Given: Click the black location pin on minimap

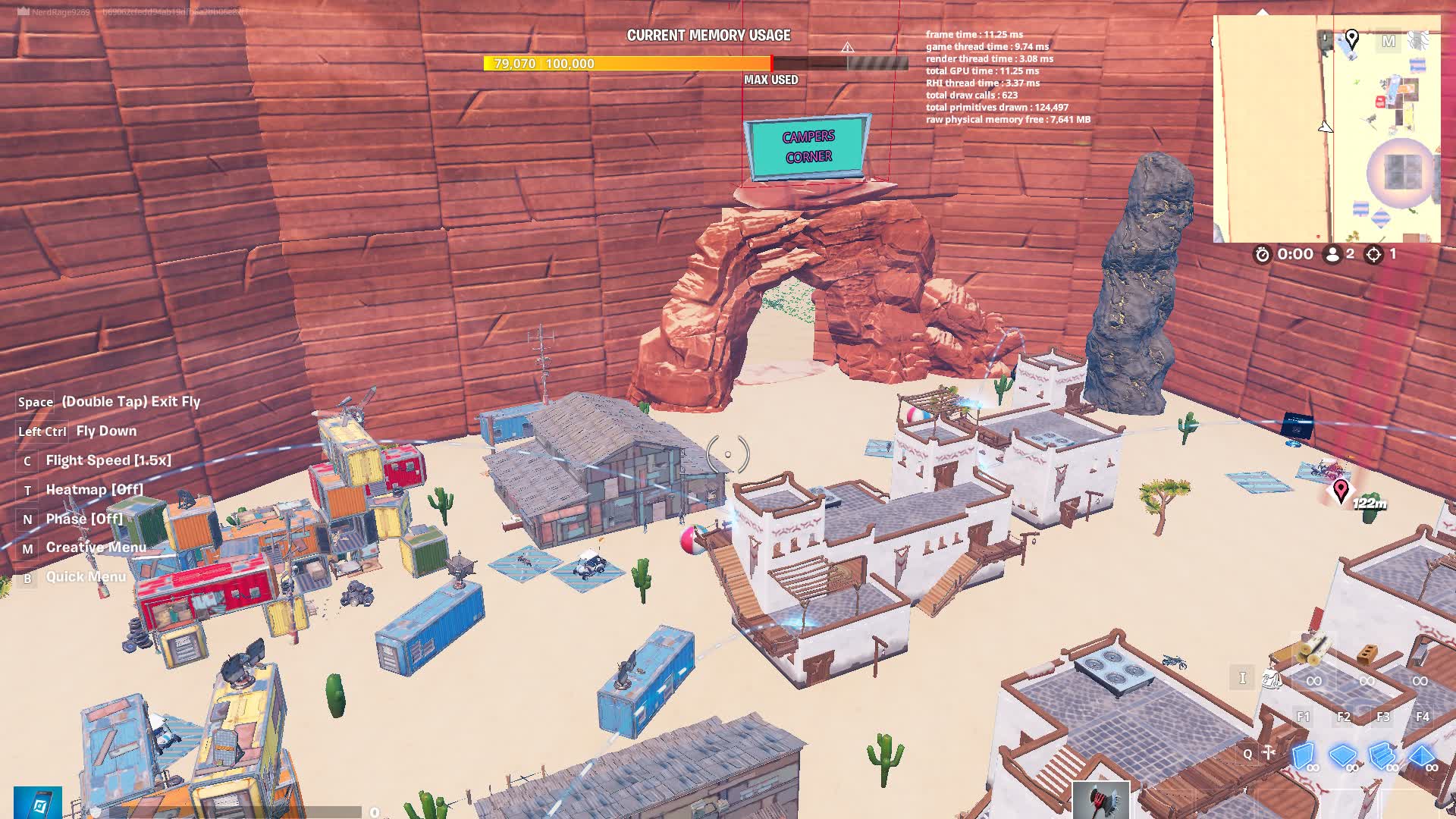Looking at the screenshot, I should tap(1352, 39).
